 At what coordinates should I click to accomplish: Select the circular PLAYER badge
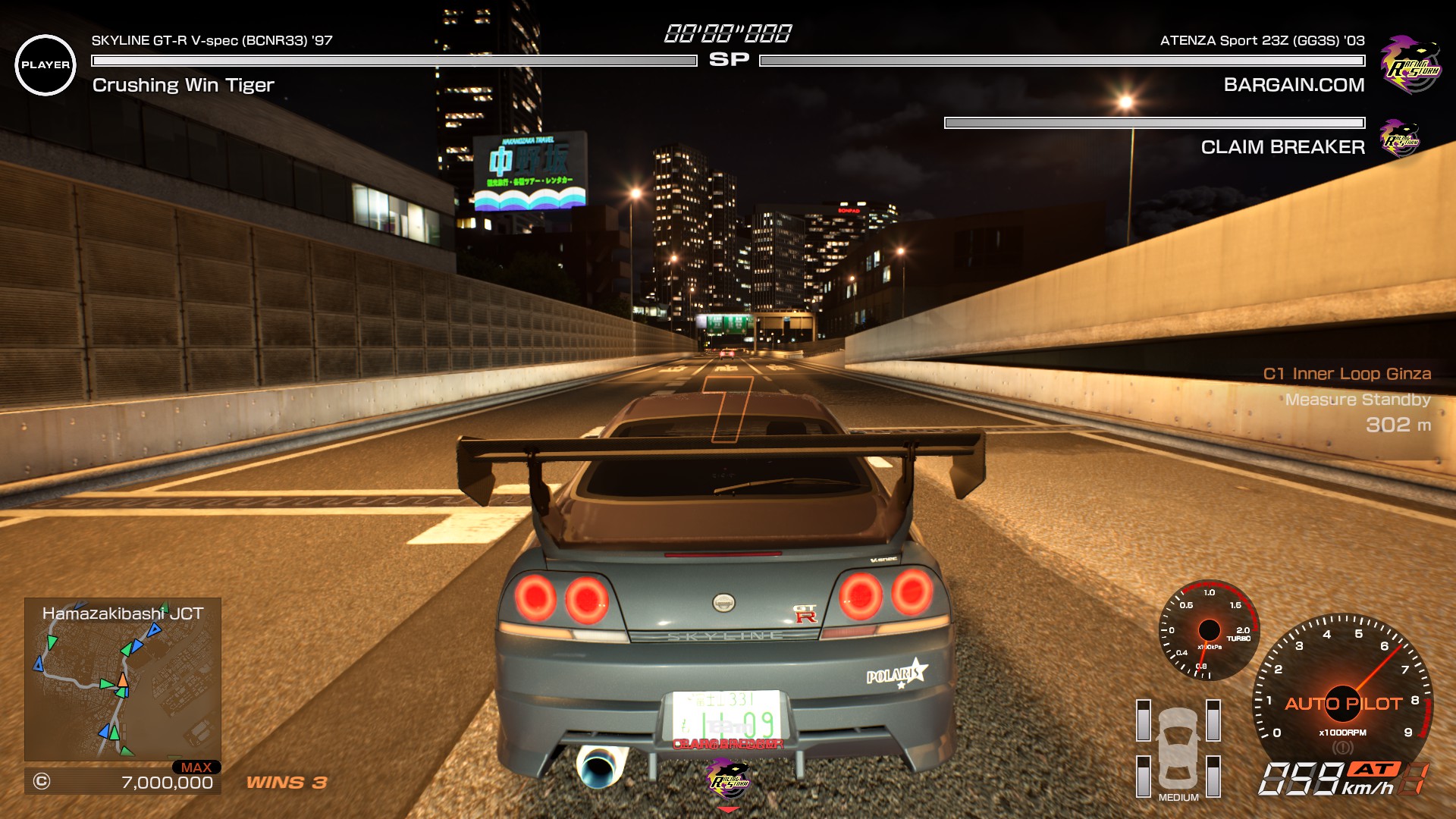(45, 65)
